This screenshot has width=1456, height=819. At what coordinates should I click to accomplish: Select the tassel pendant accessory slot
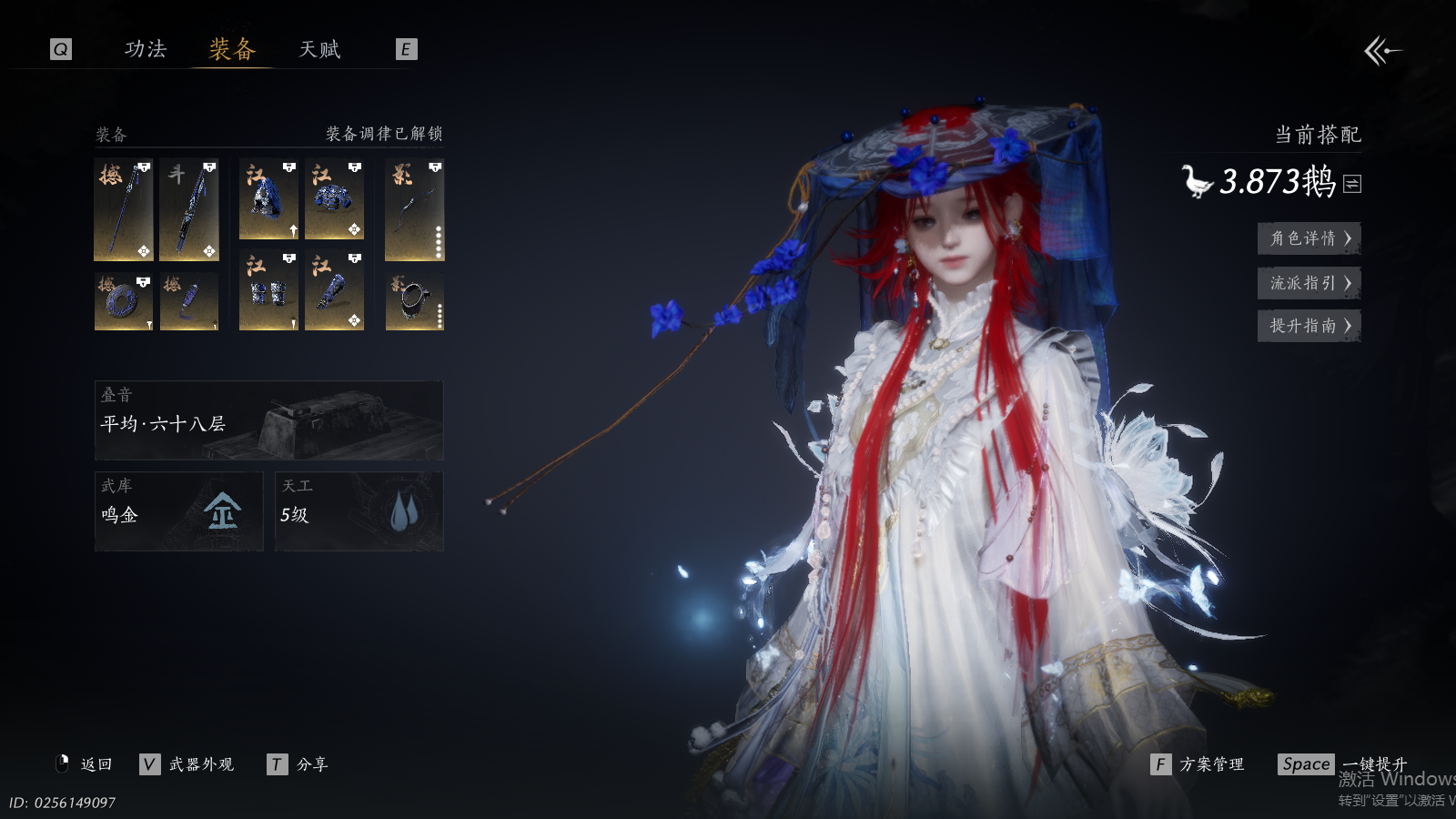[x=188, y=301]
